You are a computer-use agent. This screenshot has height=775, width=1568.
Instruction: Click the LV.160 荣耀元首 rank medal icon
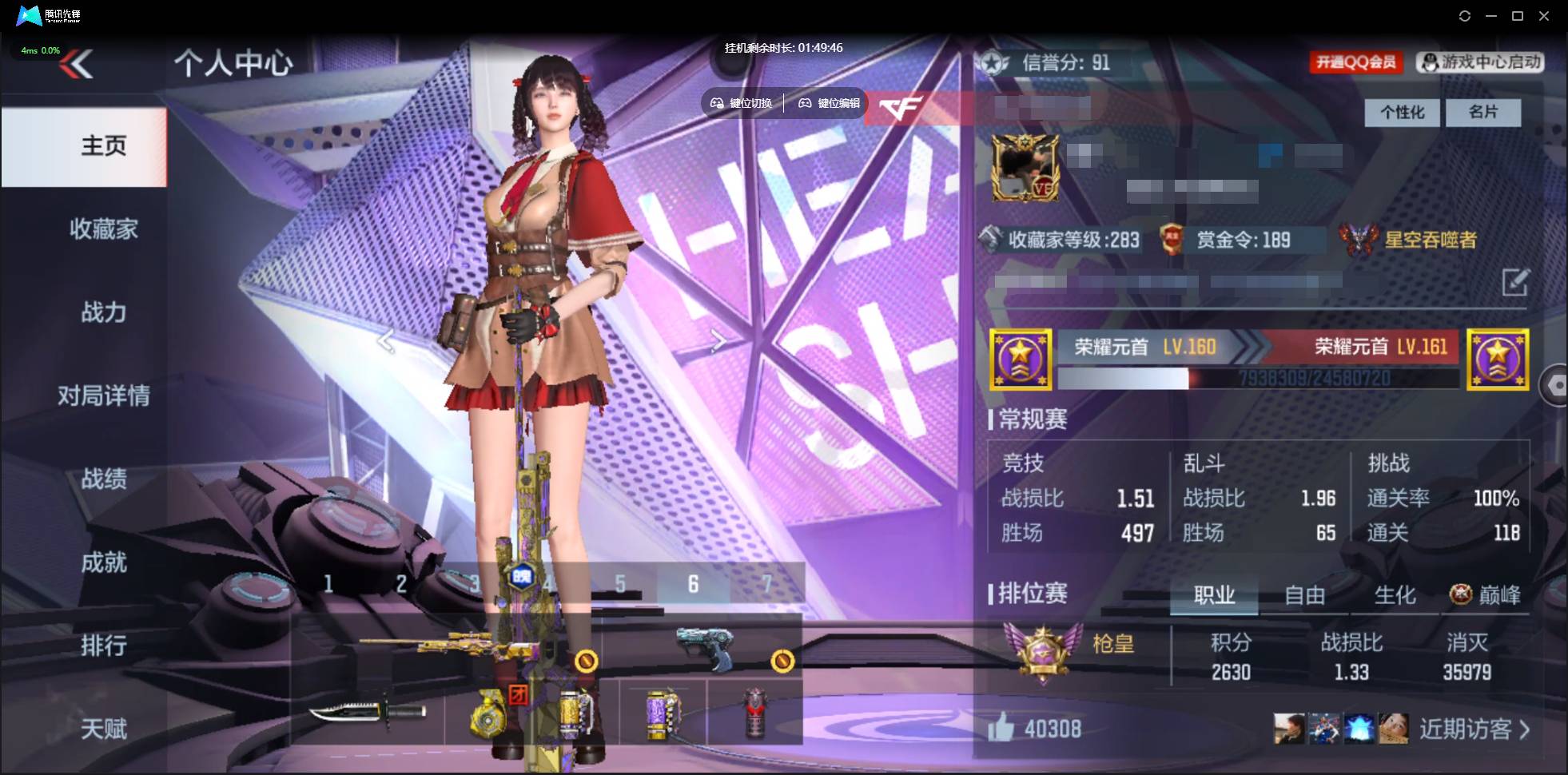pyautogui.click(x=1021, y=359)
